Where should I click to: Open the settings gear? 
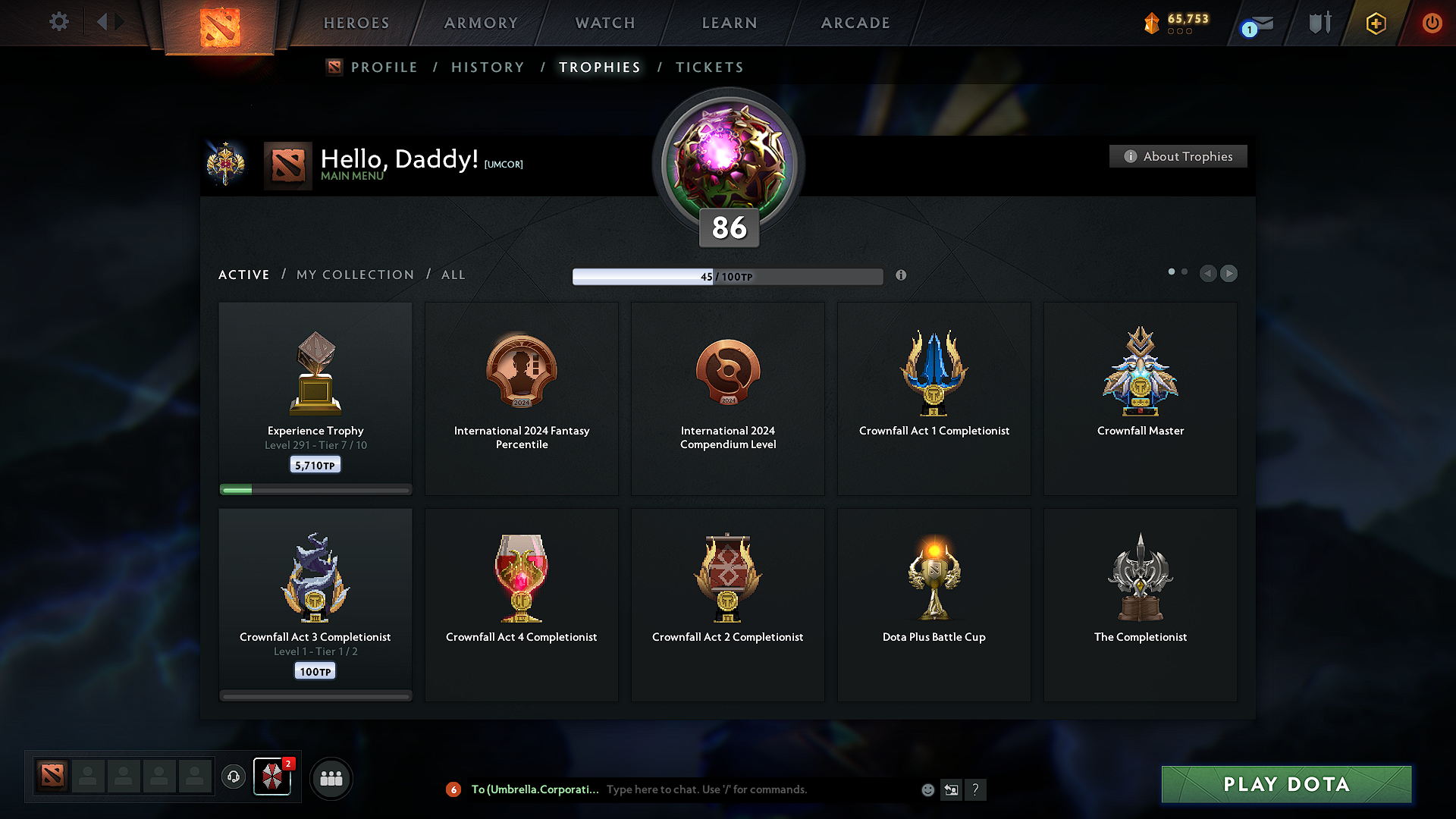tap(58, 22)
